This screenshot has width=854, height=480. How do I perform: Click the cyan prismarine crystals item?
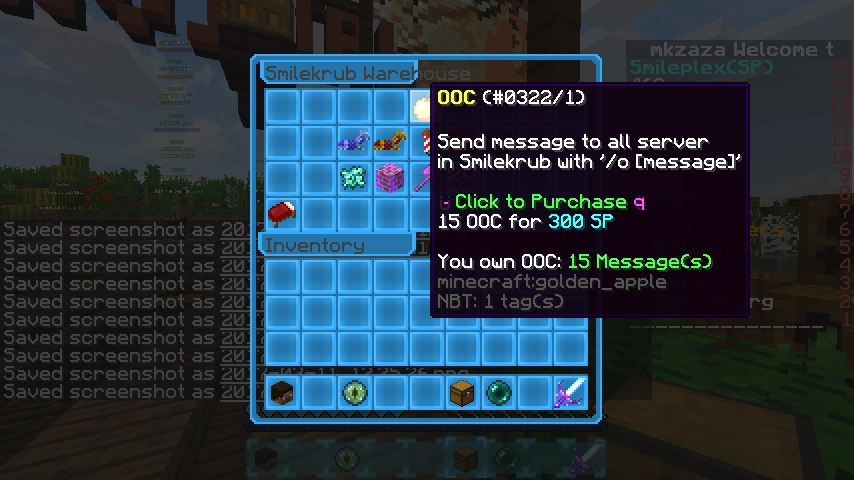pos(354,179)
